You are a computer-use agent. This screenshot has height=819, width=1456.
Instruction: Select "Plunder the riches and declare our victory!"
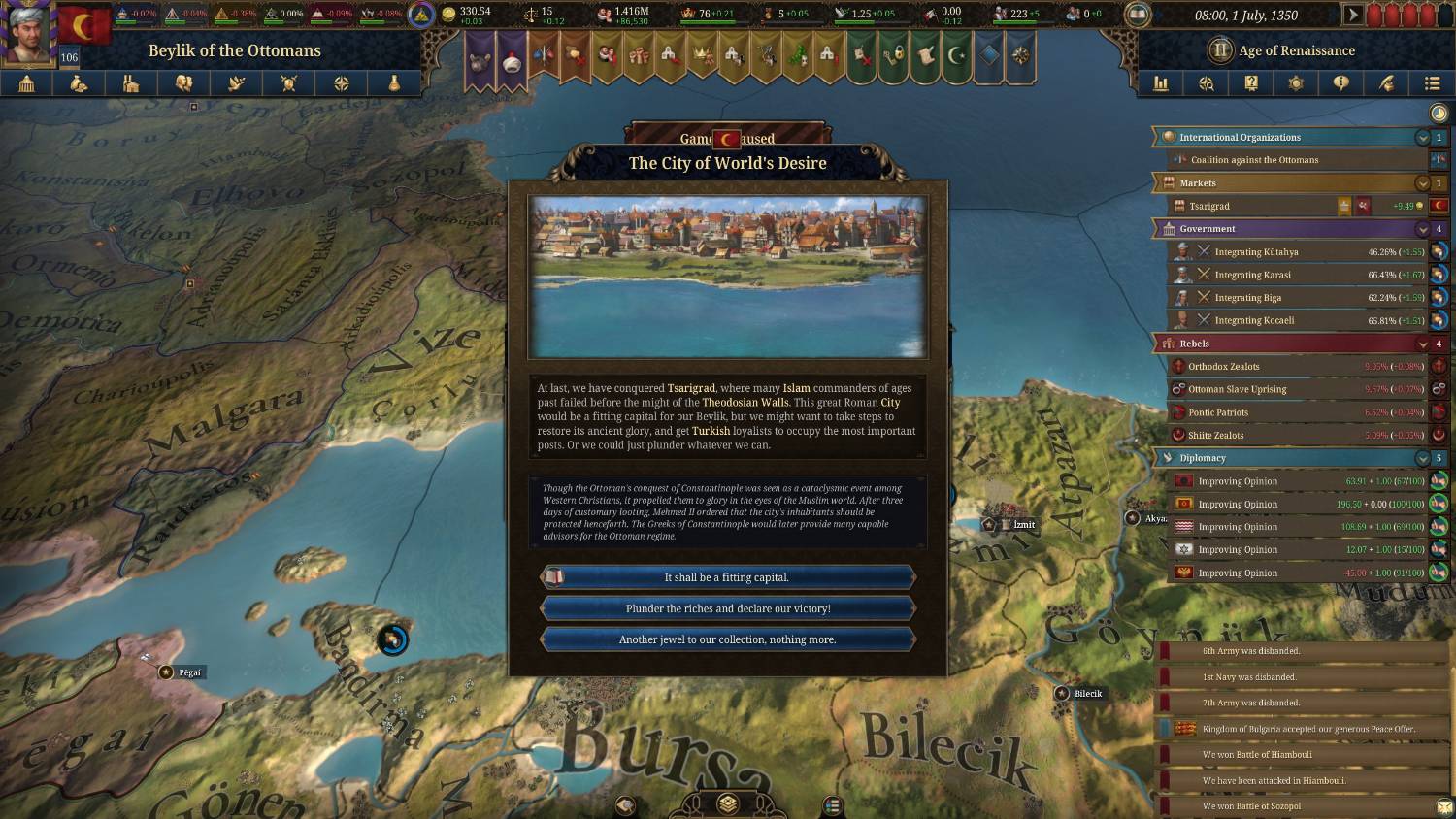point(727,608)
